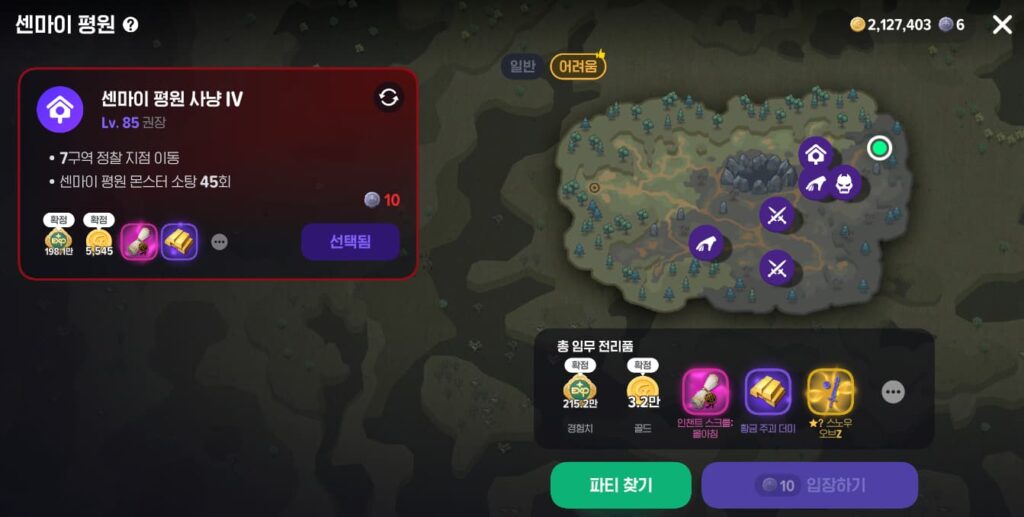Image resolution: width=1024 pixels, height=517 pixels.
Task: Open the help icon beside 센마이 평원
Action: click(131, 25)
